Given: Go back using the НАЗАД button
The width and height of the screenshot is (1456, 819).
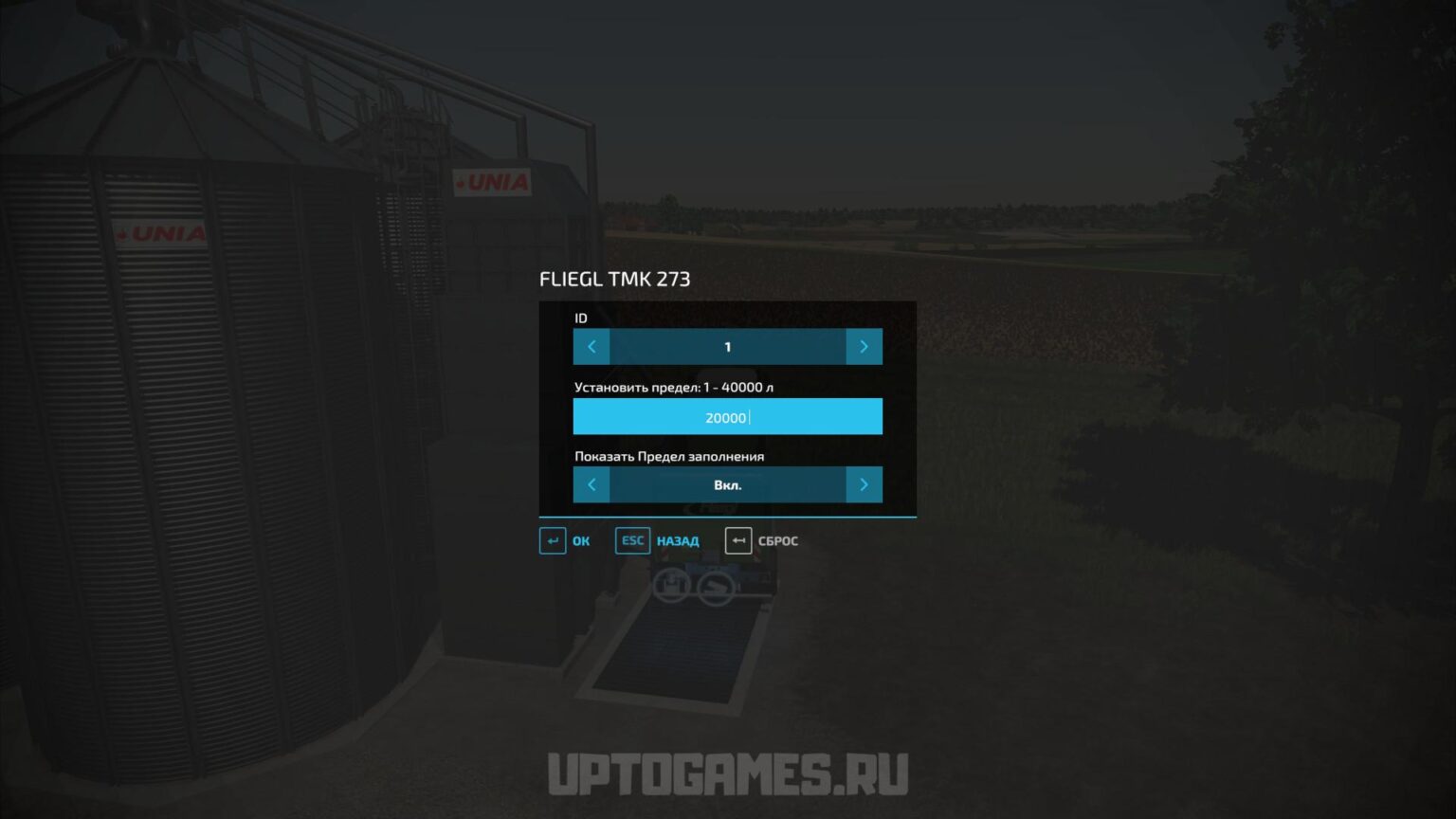Looking at the screenshot, I should click(676, 540).
